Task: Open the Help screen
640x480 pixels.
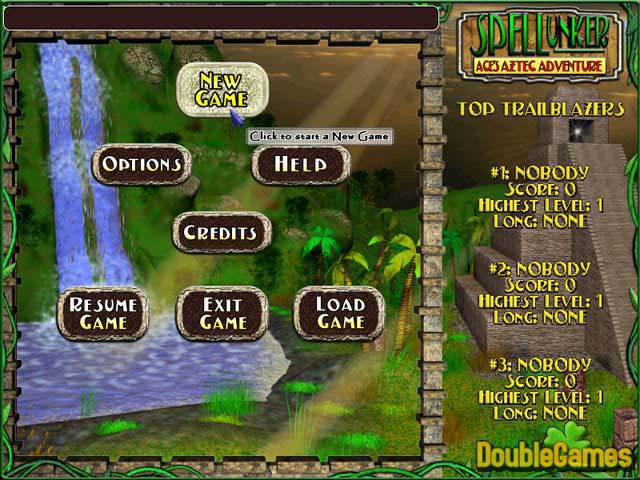Action: (x=301, y=164)
